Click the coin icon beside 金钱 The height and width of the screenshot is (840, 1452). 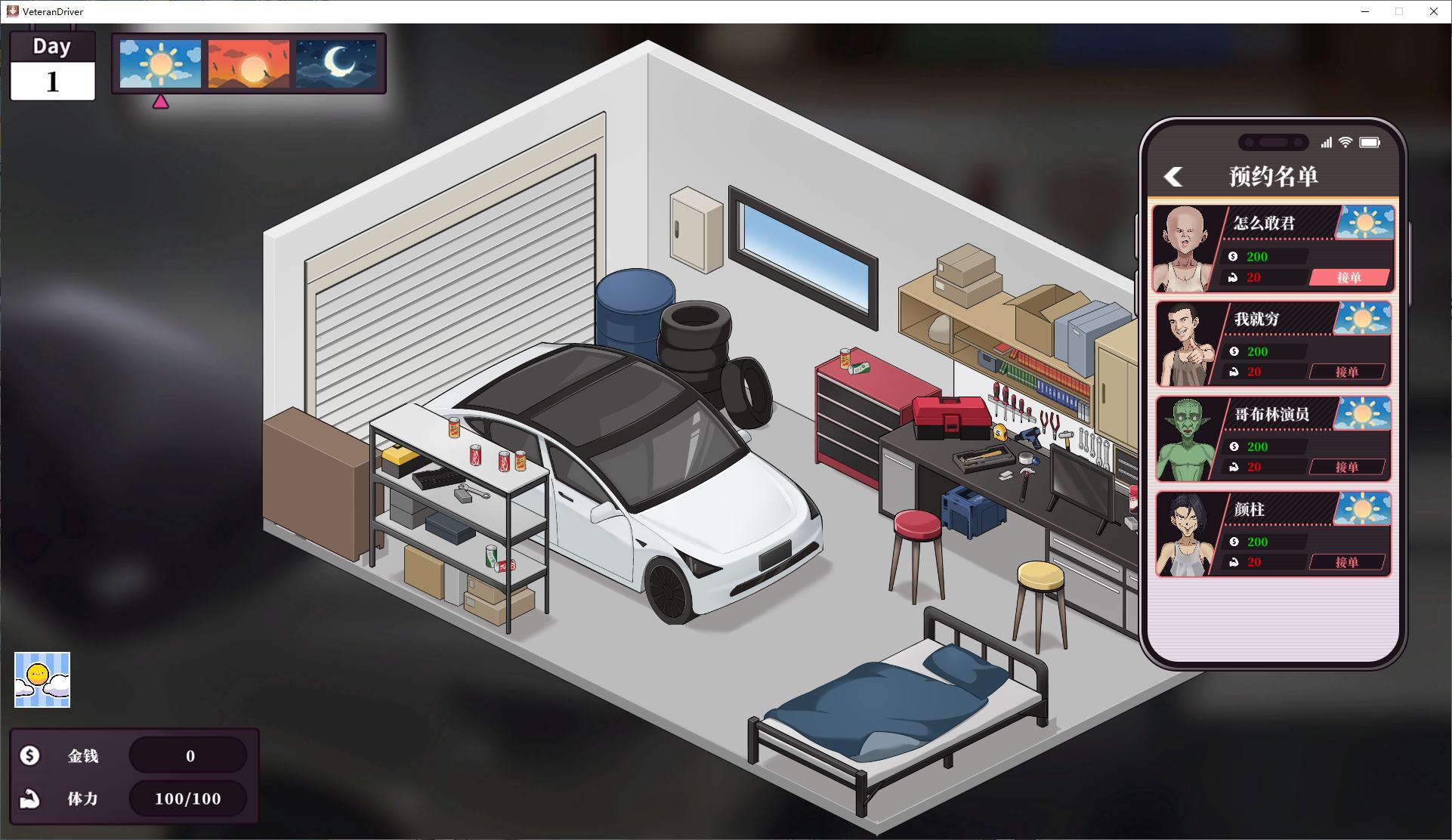coord(29,755)
